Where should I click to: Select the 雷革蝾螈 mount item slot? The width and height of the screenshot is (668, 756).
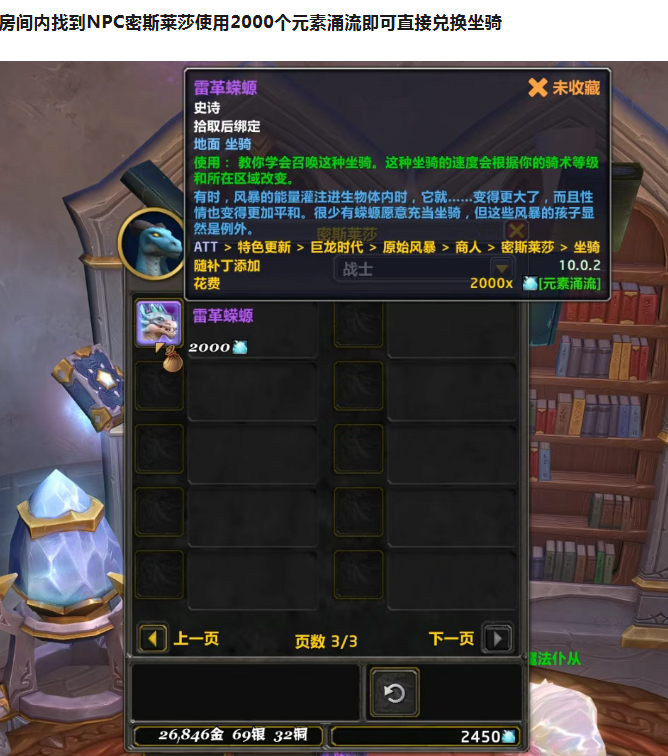(158, 324)
